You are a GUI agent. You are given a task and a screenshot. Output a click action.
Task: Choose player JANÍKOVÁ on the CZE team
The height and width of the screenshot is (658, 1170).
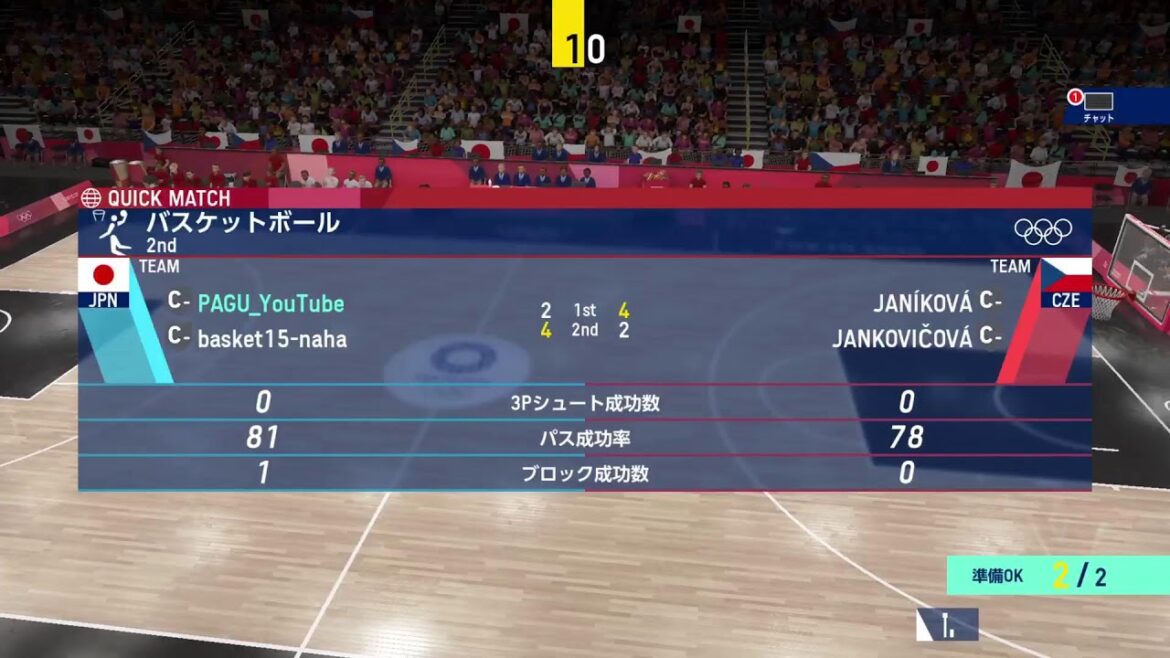[x=923, y=302]
